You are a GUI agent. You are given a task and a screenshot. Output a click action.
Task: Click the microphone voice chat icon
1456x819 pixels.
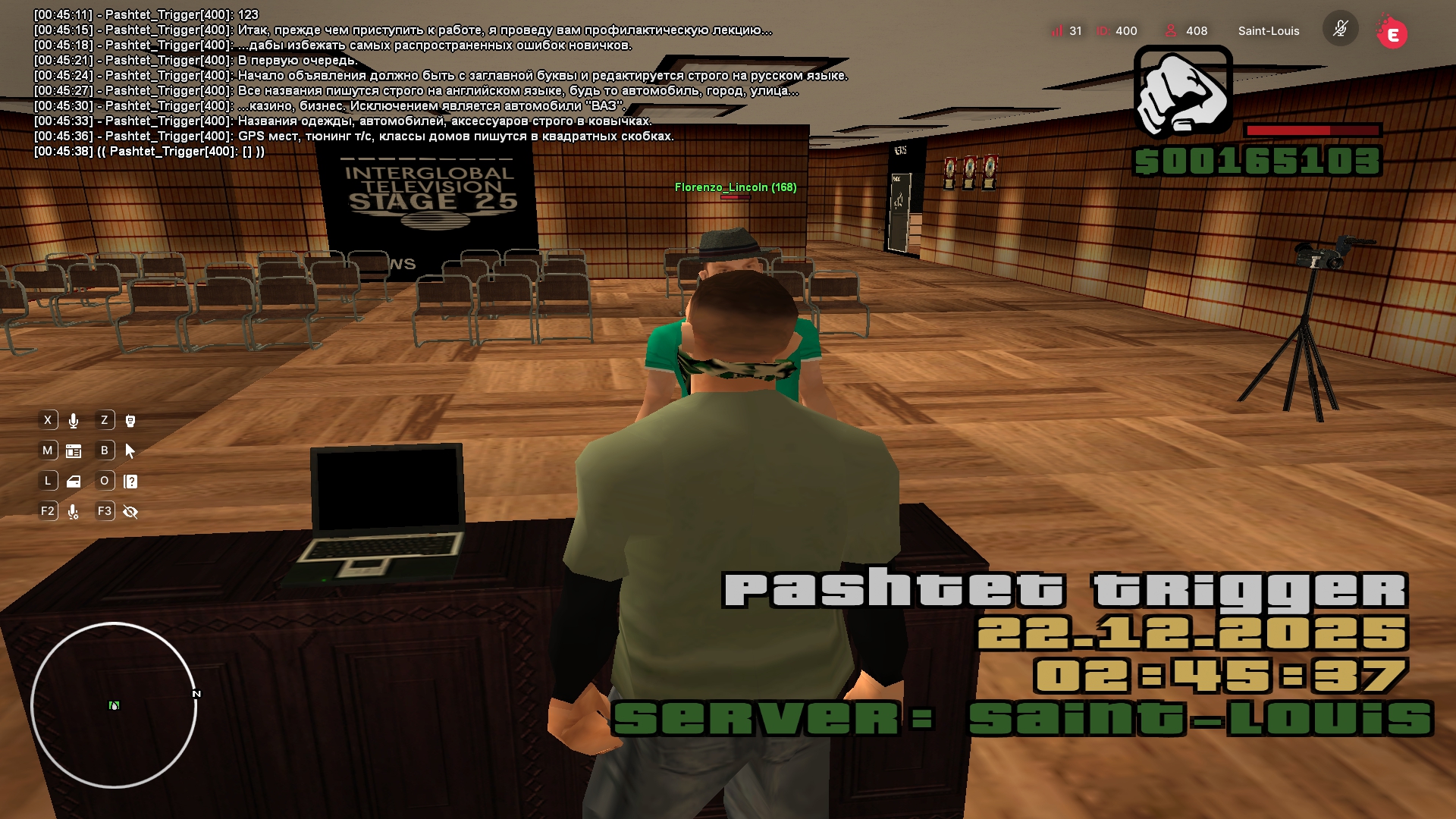[74, 421]
